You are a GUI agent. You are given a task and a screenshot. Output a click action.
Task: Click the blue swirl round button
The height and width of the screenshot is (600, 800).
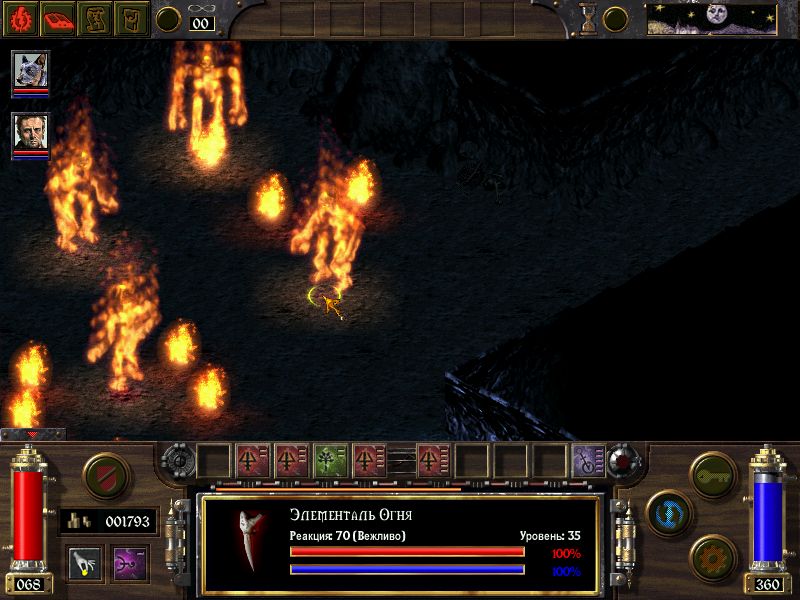[x=667, y=511]
